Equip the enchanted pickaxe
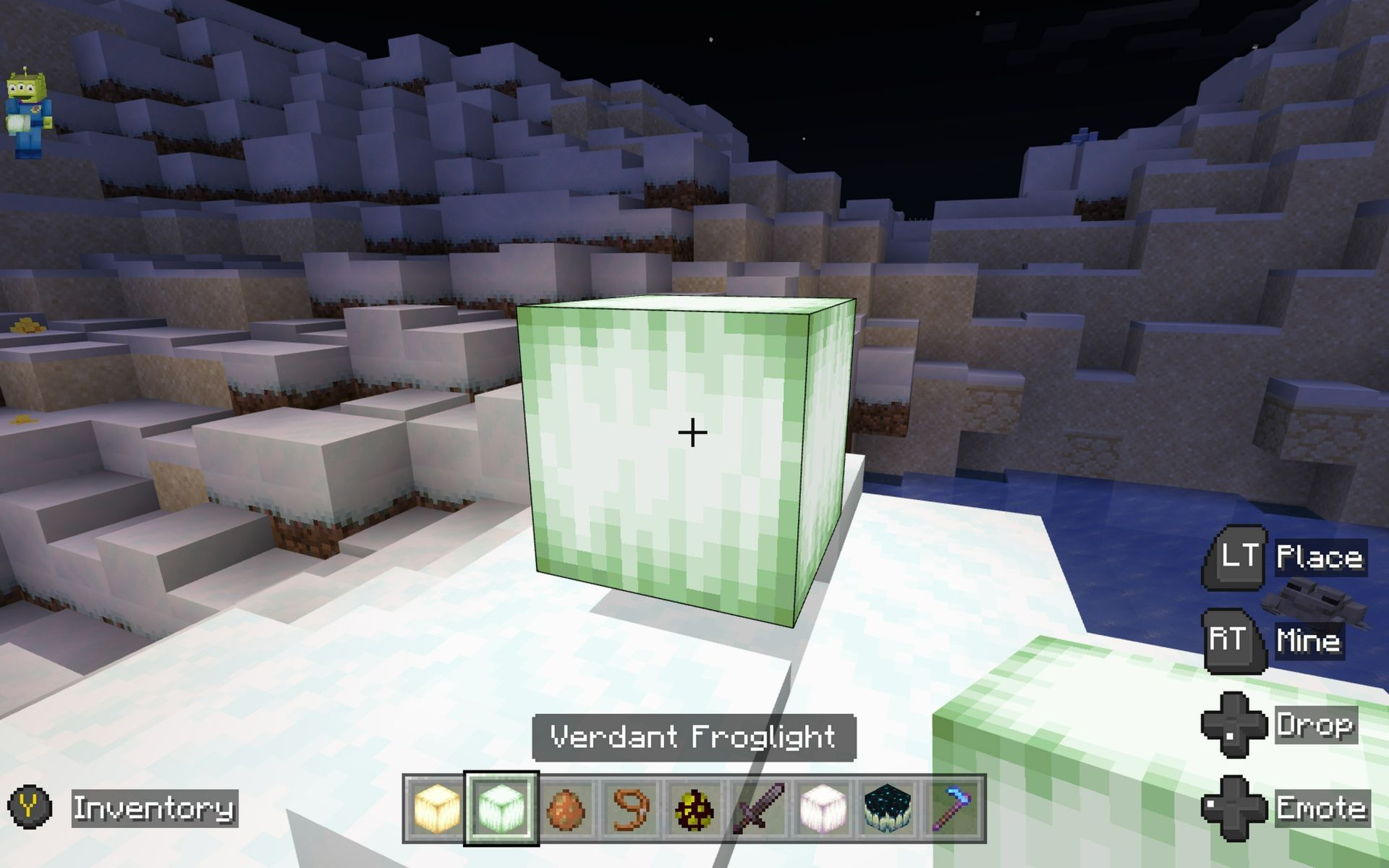The image size is (1389, 868). point(953,808)
